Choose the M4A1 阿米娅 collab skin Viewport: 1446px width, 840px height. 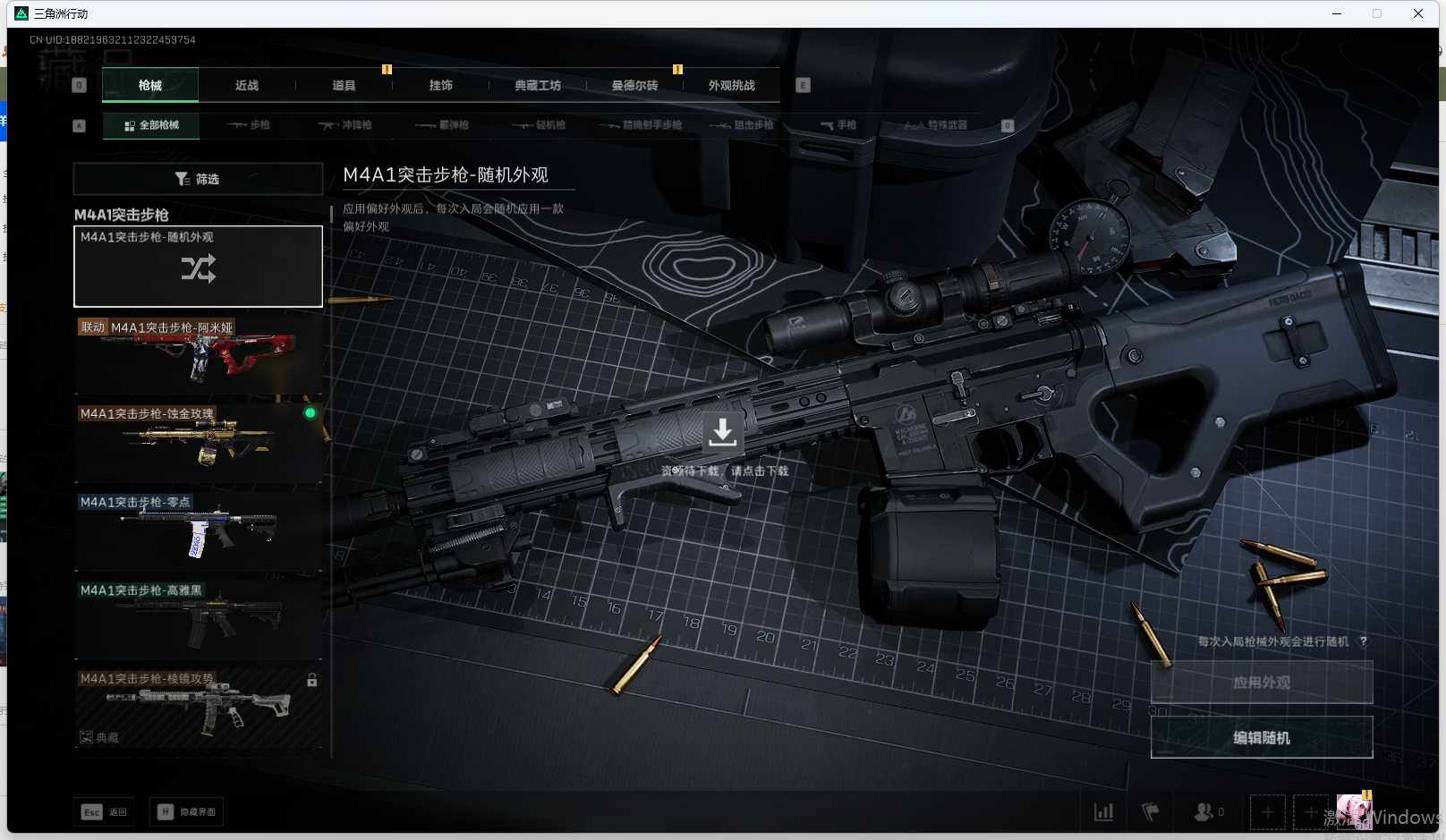198,355
